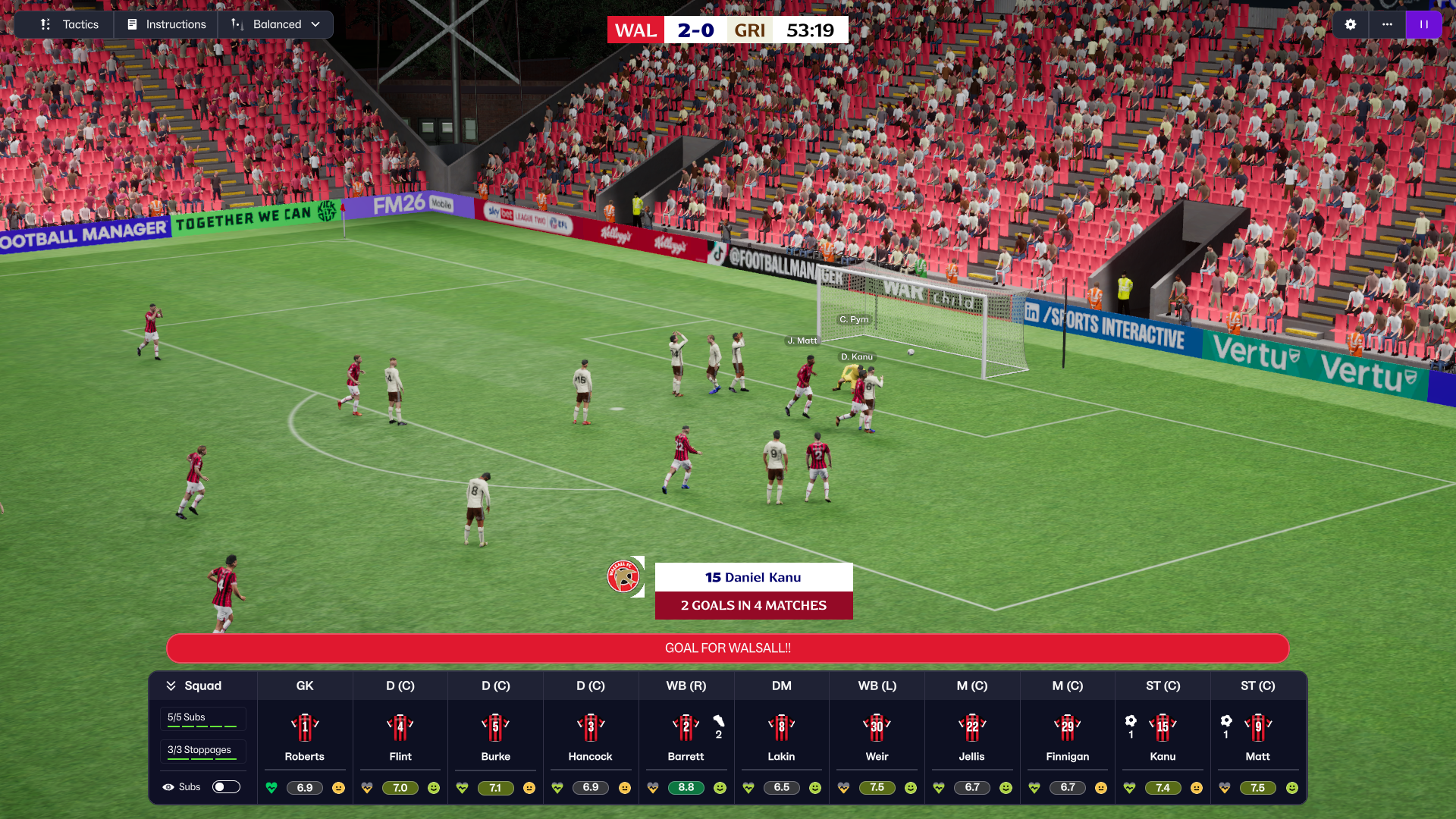Click the 5/5 Subs indicator
Screen dimensions: 1456x819
[x=202, y=718]
